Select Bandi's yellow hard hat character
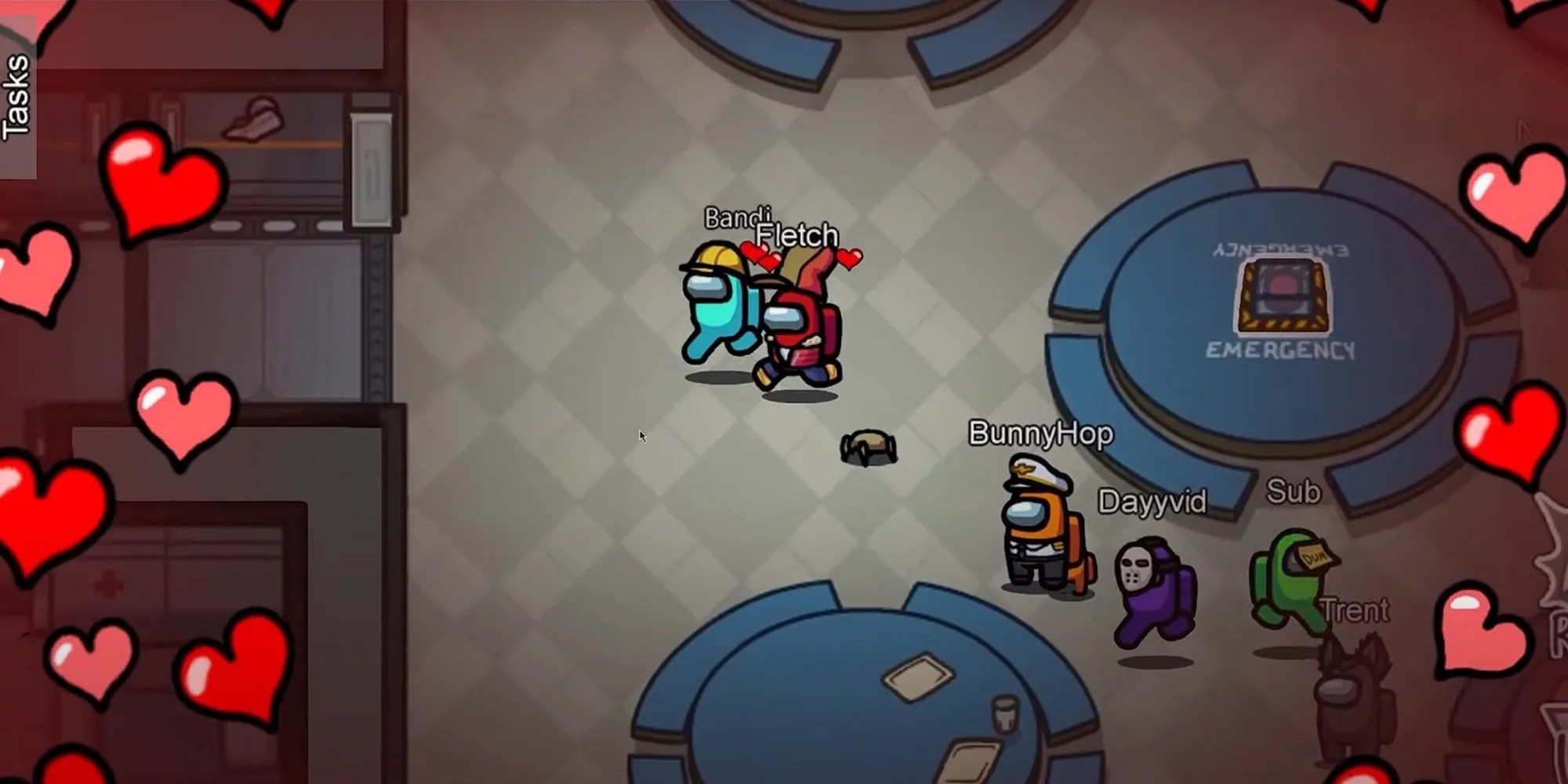The image size is (1568, 784). click(x=721, y=306)
